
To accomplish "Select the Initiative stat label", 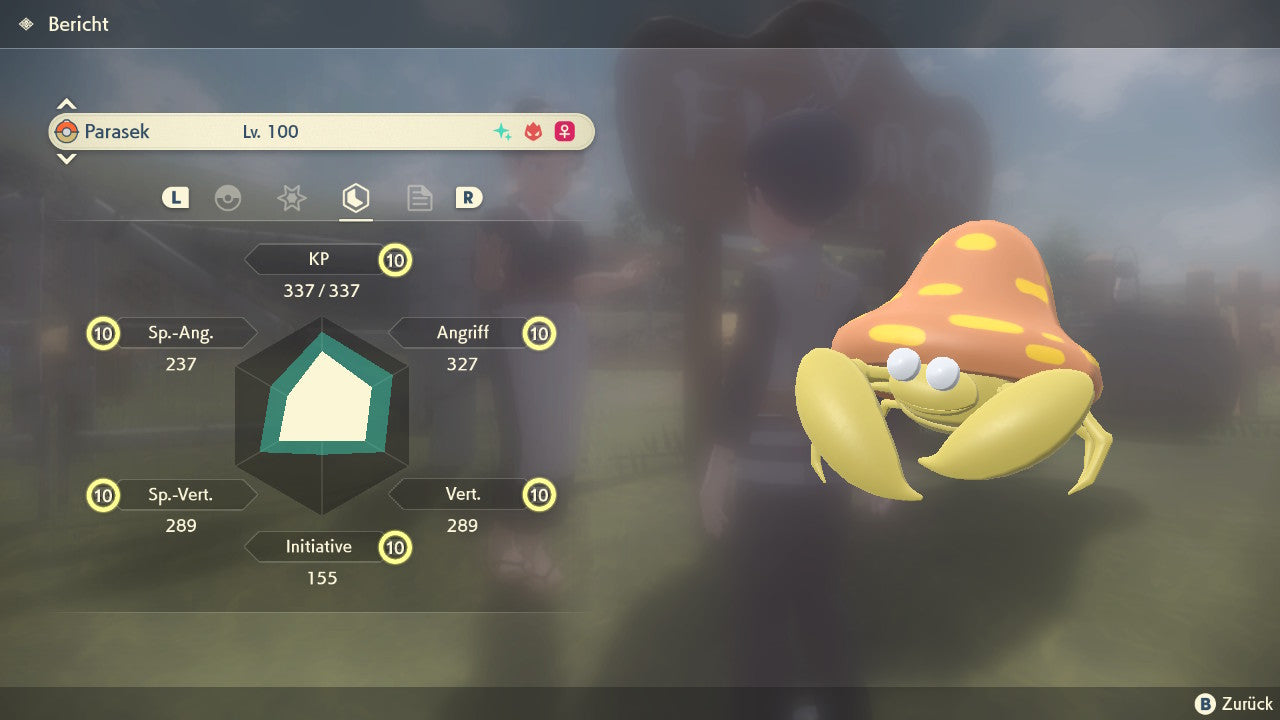I will 318,547.
